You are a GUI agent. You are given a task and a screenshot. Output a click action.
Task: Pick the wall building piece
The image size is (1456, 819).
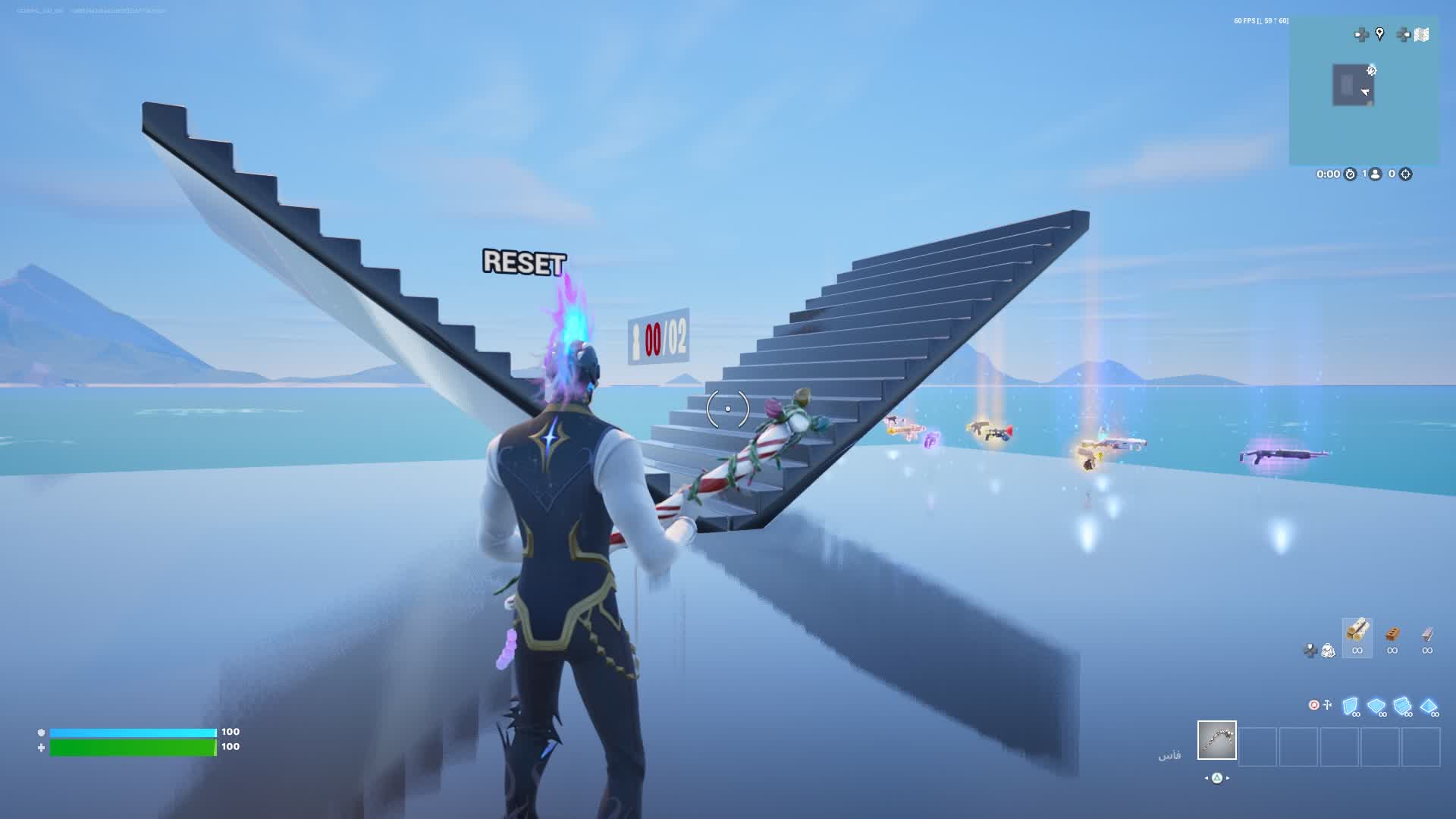click(x=1350, y=707)
